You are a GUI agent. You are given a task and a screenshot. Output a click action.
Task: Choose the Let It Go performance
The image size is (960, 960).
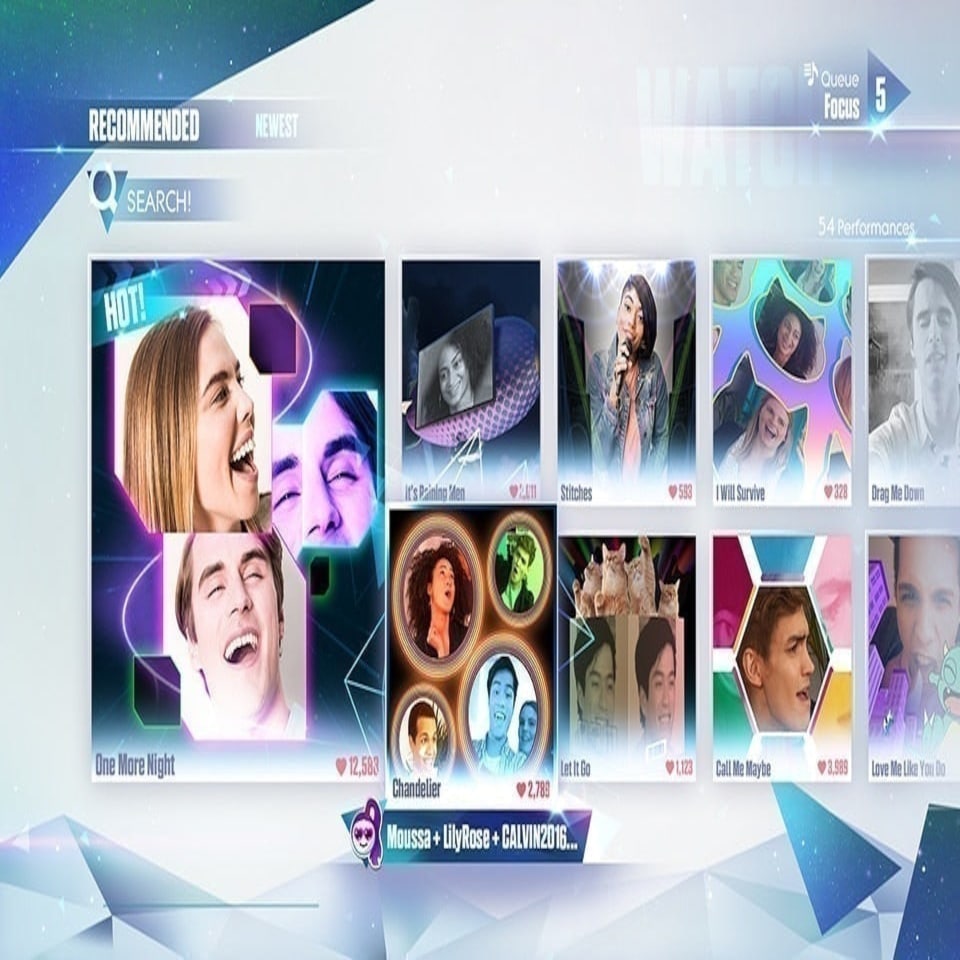coord(626,657)
